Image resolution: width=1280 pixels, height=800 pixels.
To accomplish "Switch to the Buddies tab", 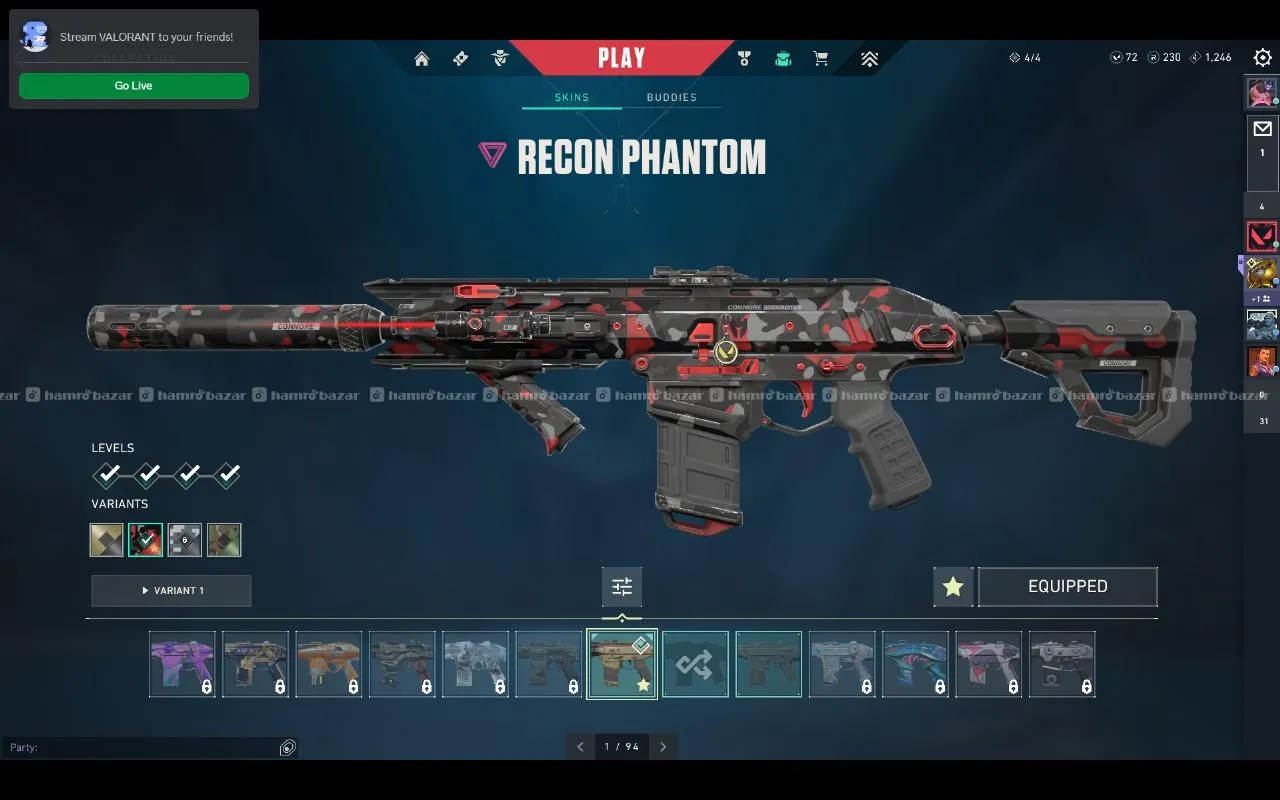I will pyautogui.click(x=671, y=98).
